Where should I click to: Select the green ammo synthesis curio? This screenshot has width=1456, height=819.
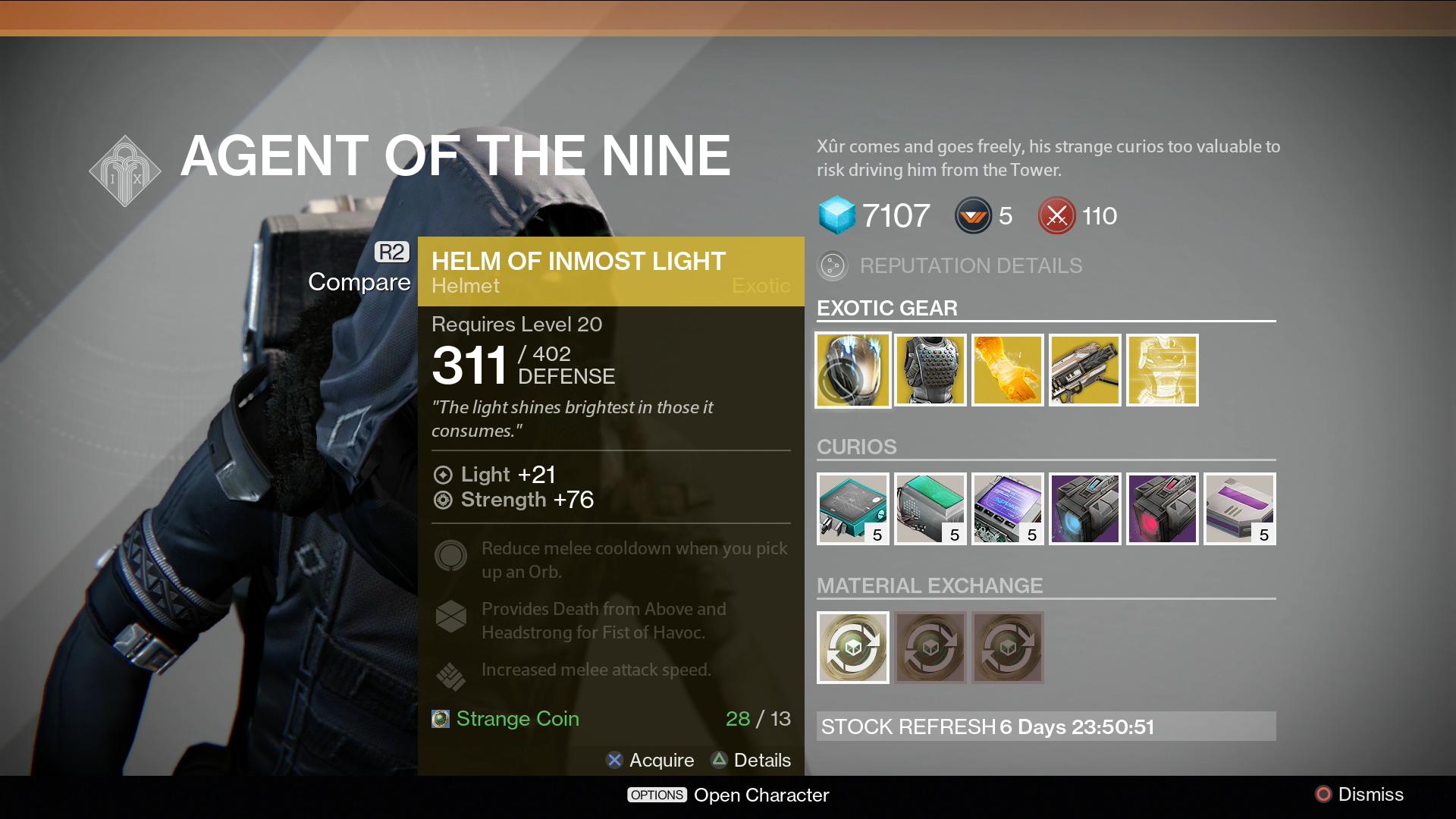930,508
